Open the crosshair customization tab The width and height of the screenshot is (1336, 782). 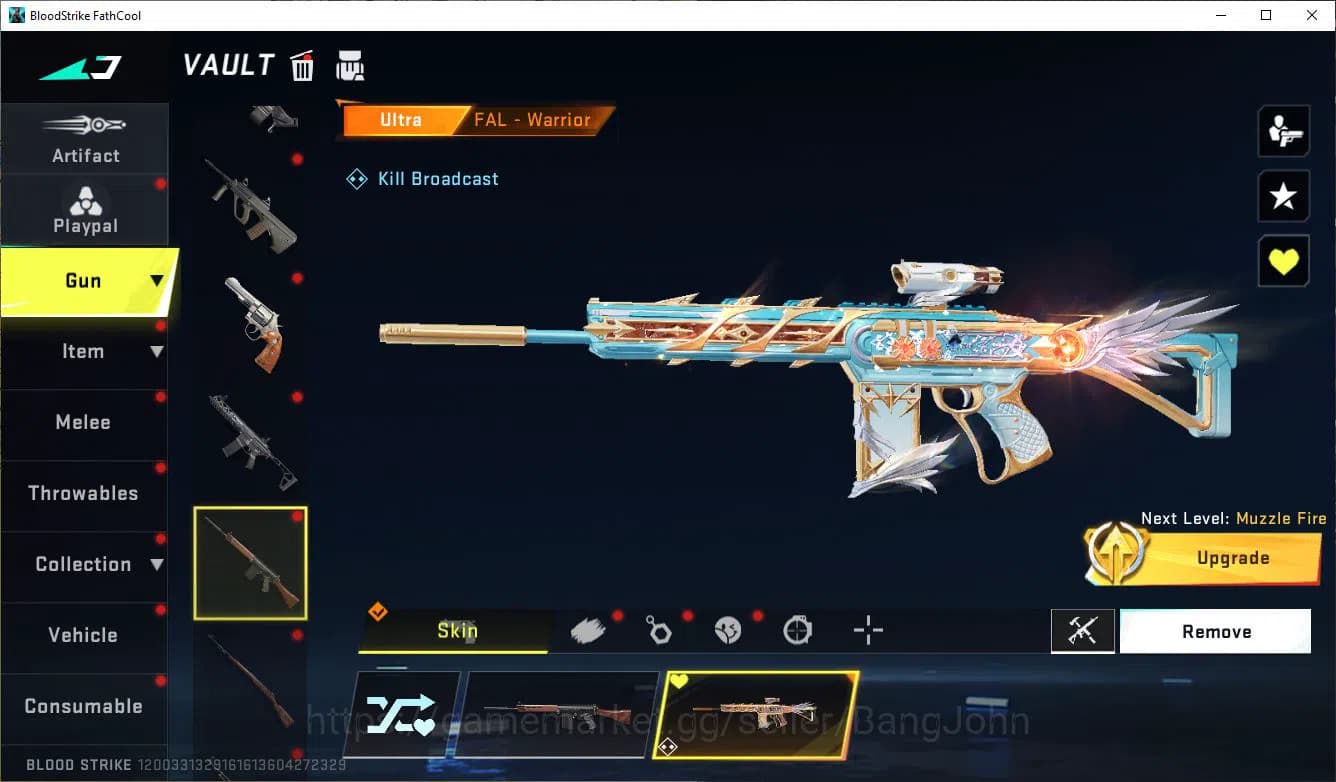[867, 630]
